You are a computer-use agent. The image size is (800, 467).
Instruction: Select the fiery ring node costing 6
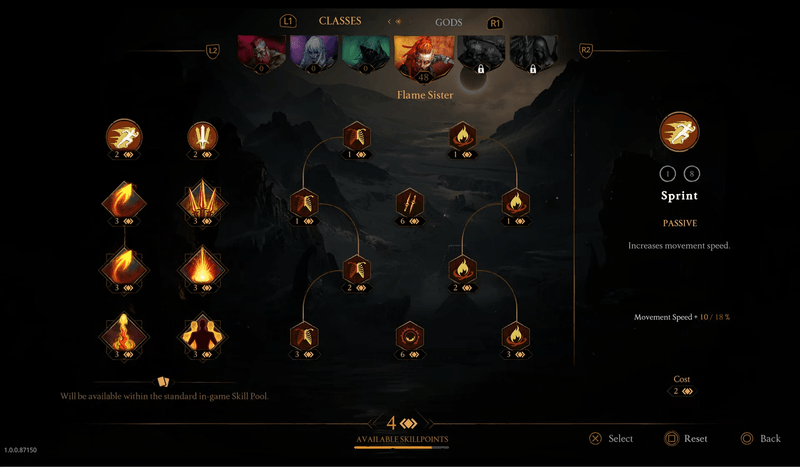tap(410, 334)
